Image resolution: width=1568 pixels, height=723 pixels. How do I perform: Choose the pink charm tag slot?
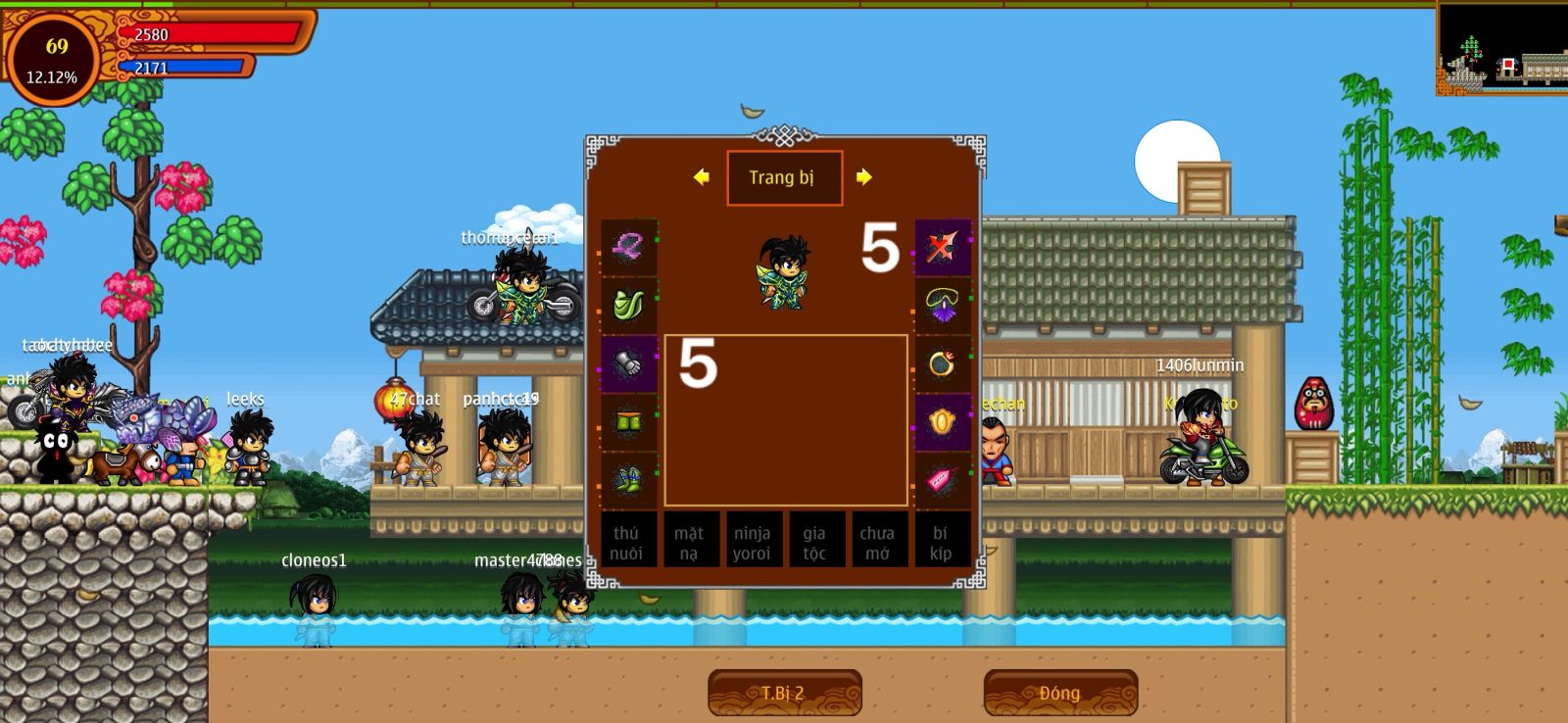[942, 480]
